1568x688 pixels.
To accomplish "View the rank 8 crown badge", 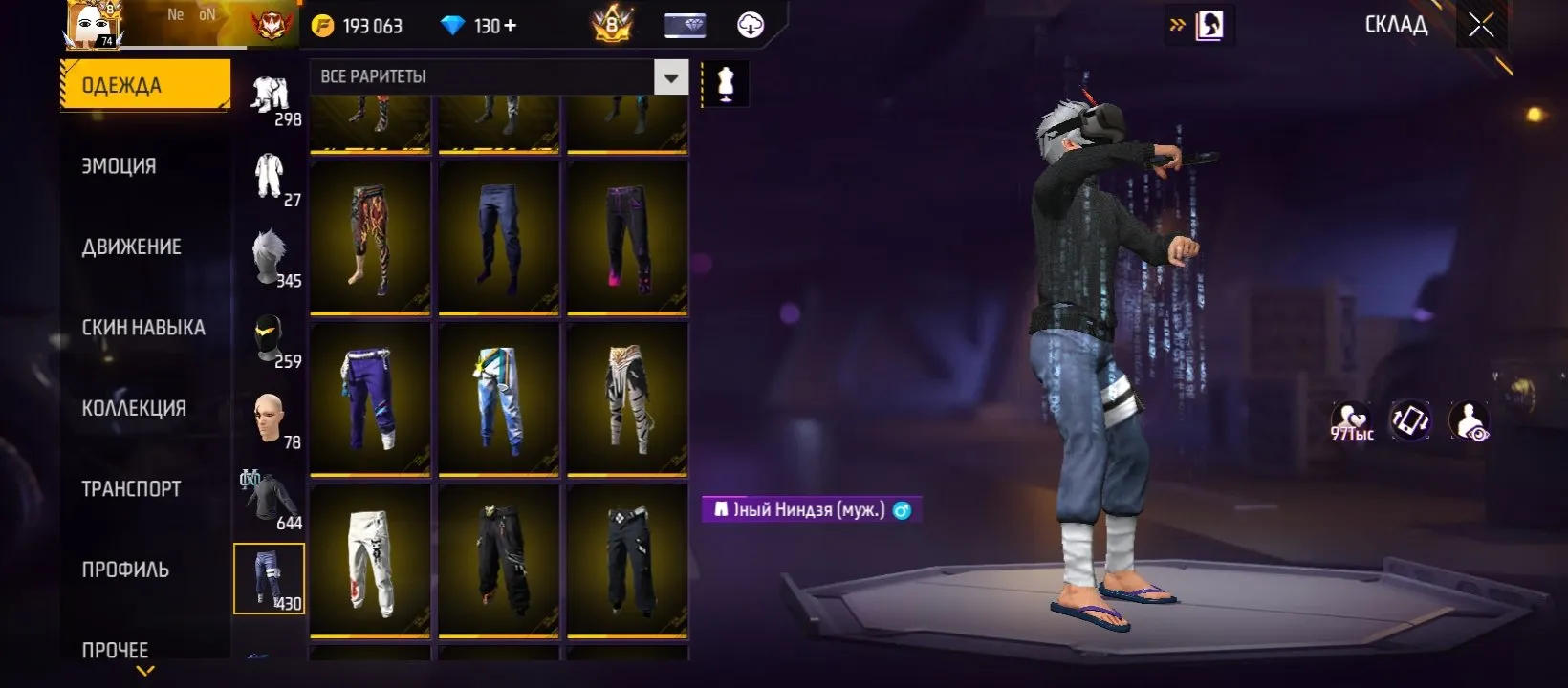I will click(x=612, y=25).
